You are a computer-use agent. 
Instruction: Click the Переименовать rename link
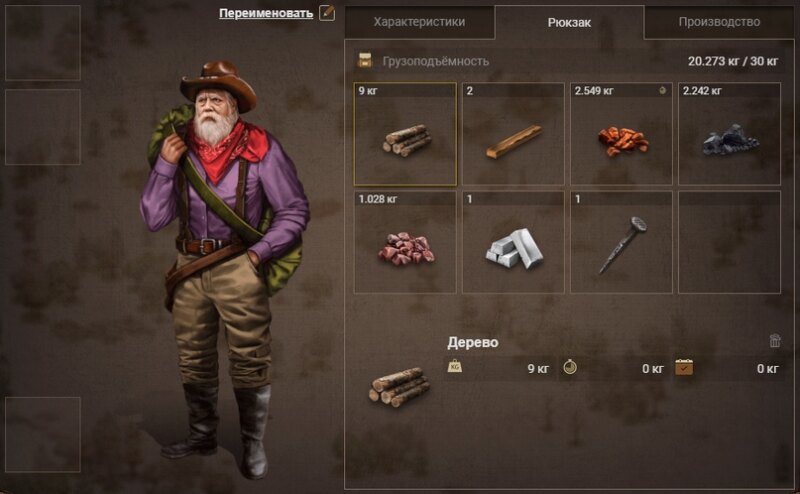tap(266, 13)
